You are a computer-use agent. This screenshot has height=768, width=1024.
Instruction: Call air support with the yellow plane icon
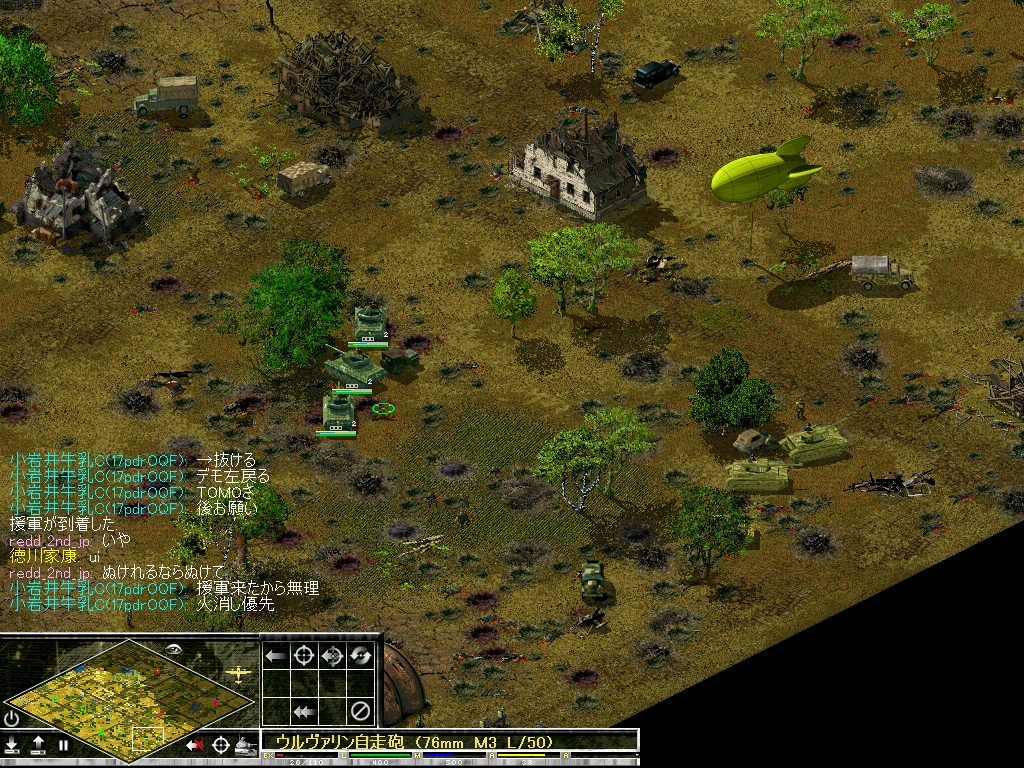coord(238,674)
